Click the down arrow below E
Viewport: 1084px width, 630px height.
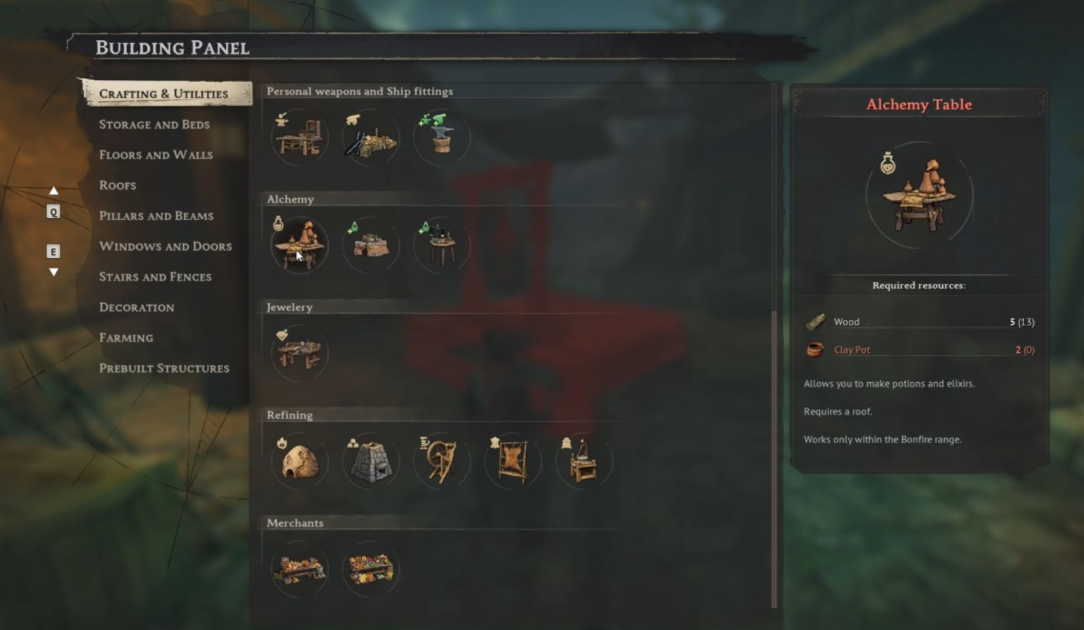point(54,272)
